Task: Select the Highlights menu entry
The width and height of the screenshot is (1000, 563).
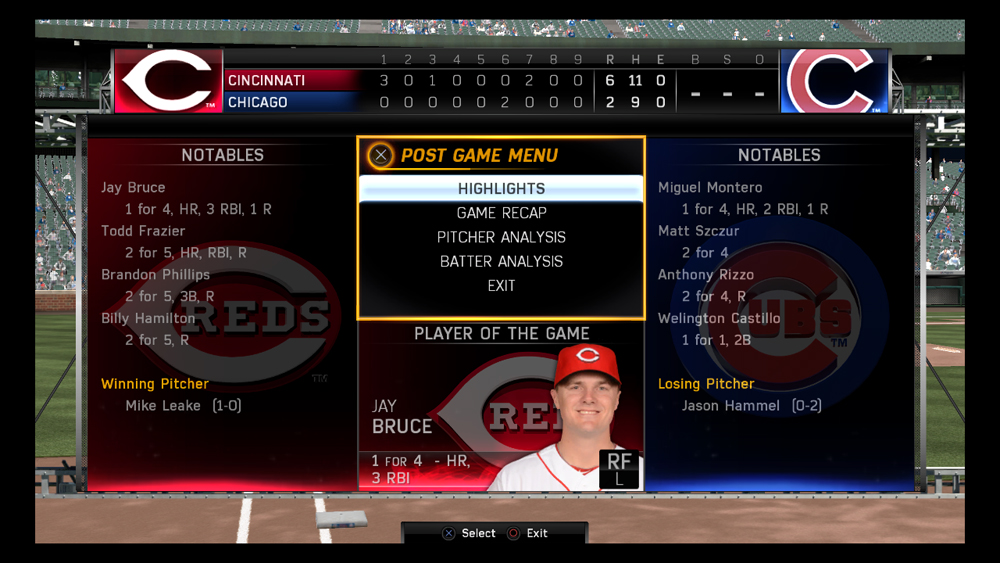Action: click(501, 189)
